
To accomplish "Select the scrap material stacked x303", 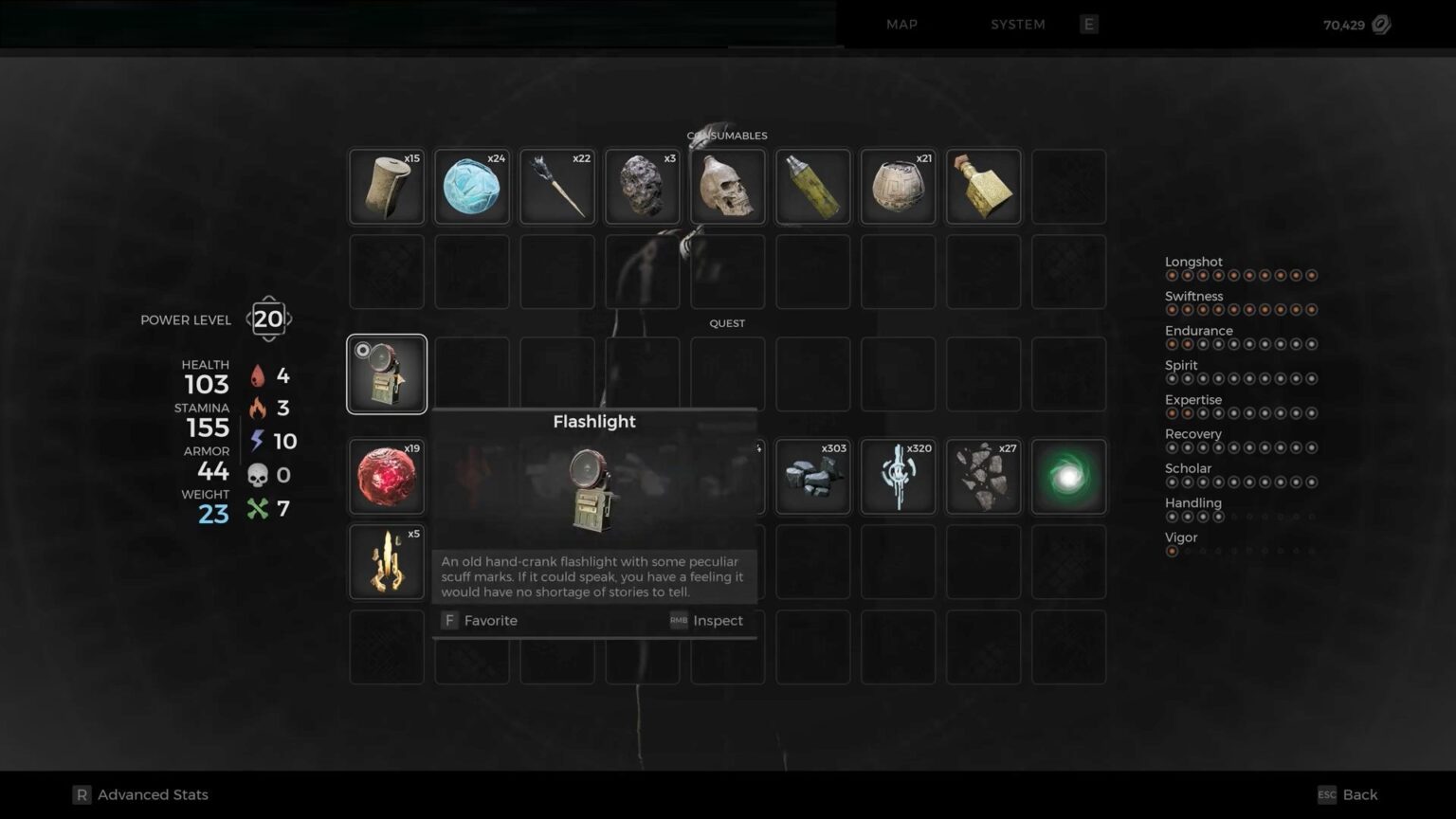I will pos(812,476).
